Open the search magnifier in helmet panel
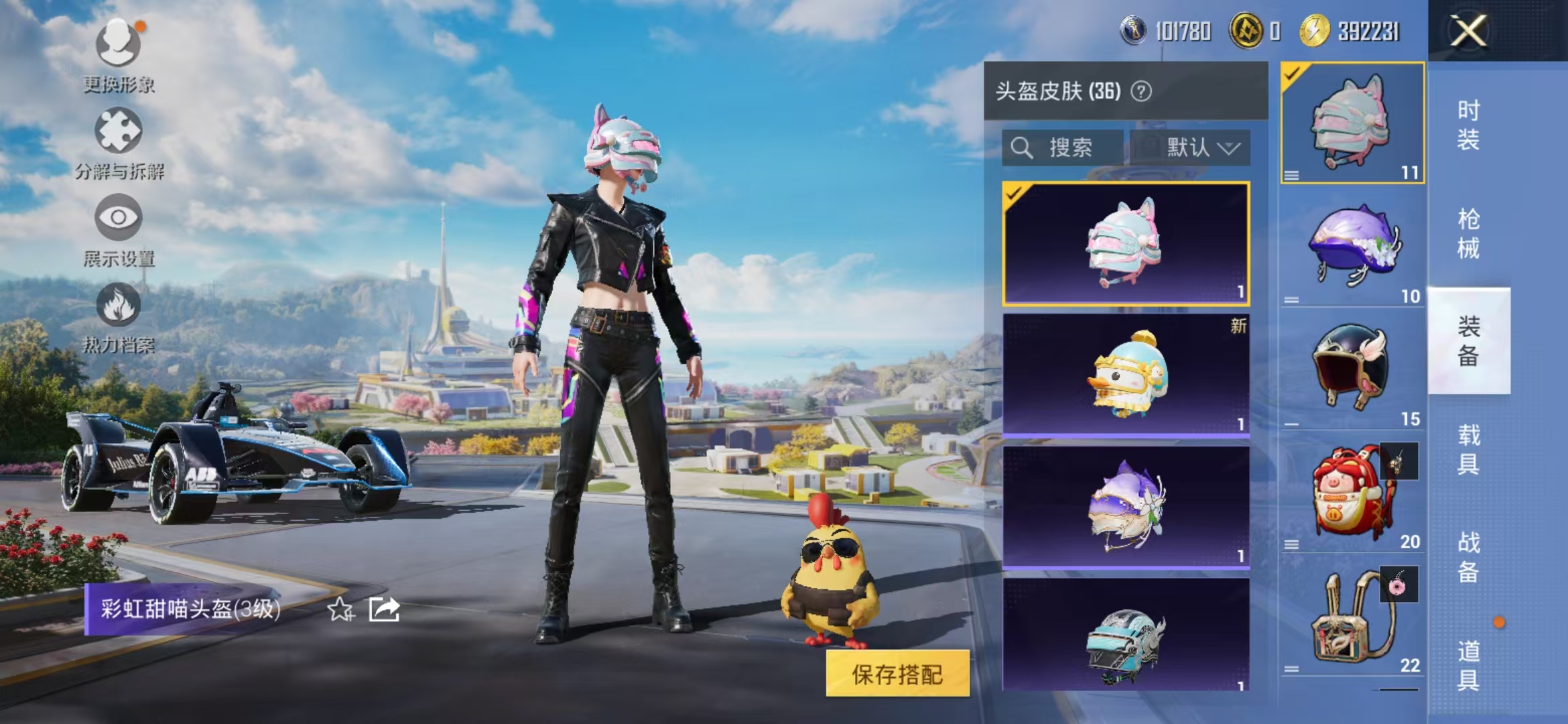This screenshot has width=1568, height=724. [1022, 147]
